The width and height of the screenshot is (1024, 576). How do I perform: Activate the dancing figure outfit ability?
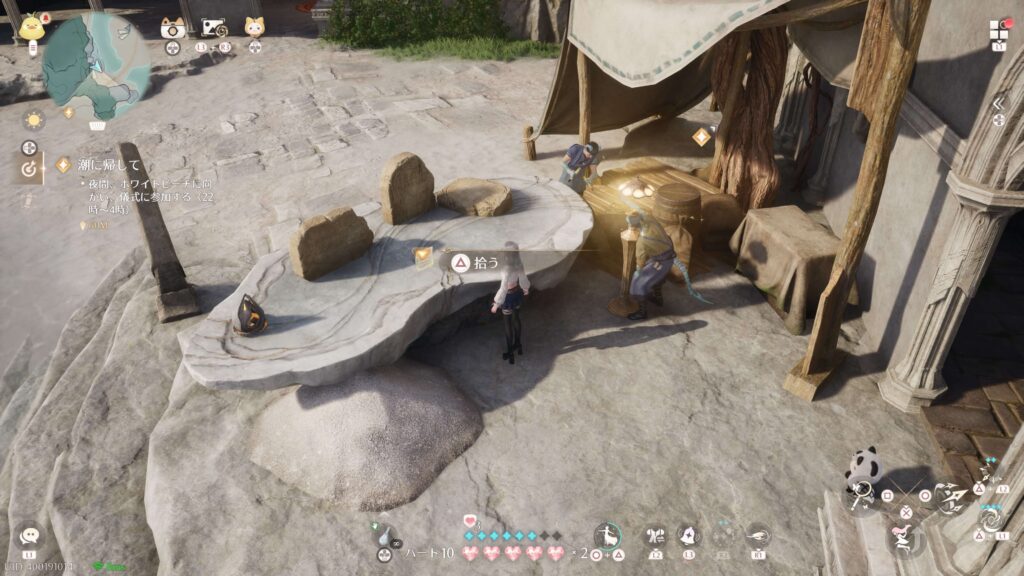tap(606, 537)
